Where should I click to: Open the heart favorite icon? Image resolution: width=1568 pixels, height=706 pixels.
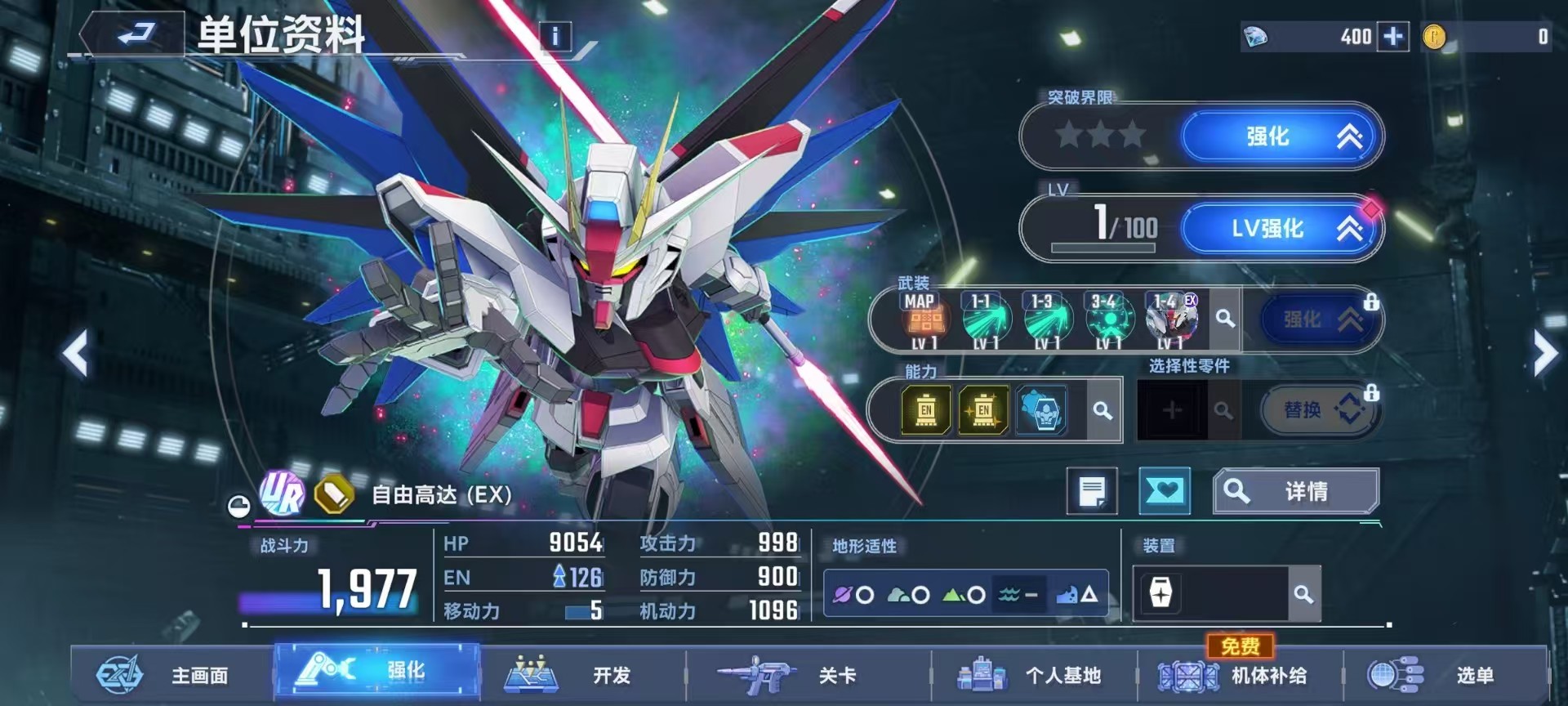point(1165,490)
